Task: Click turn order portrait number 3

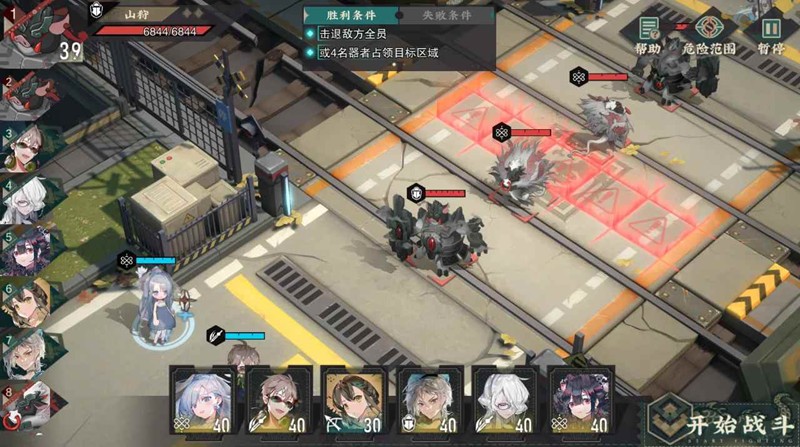Action: (x=22, y=148)
